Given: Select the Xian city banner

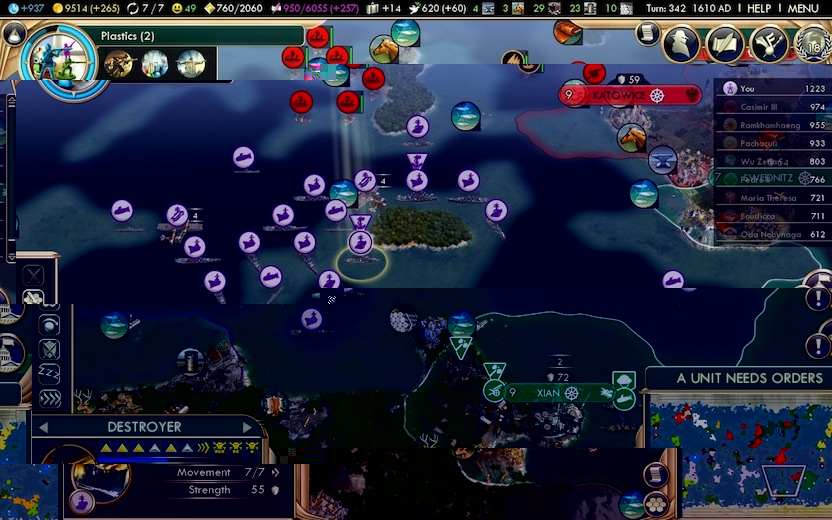Looking at the screenshot, I should point(548,393).
